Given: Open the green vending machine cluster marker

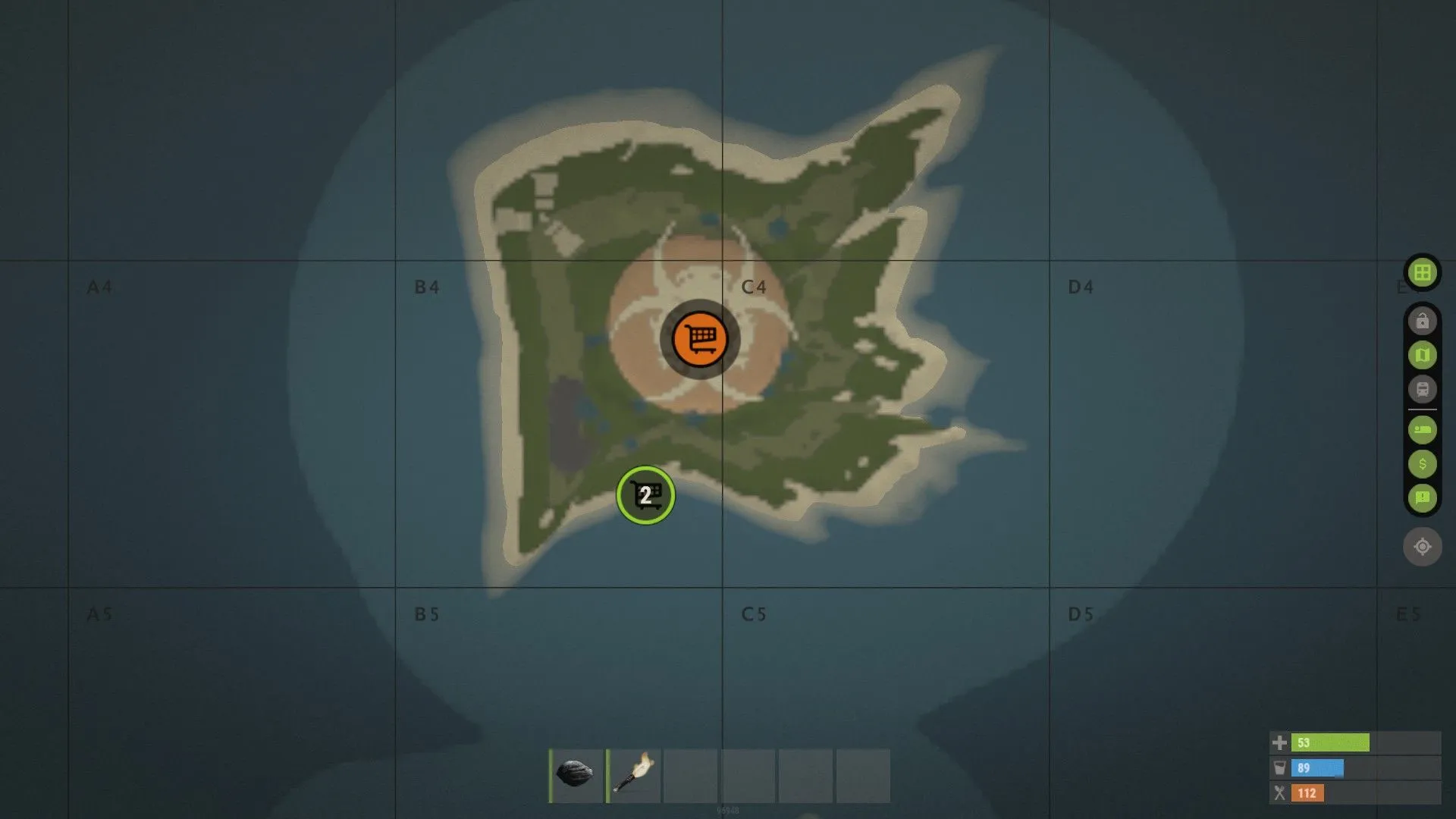Looking at the screenshot, I should [x=645, y=495].
